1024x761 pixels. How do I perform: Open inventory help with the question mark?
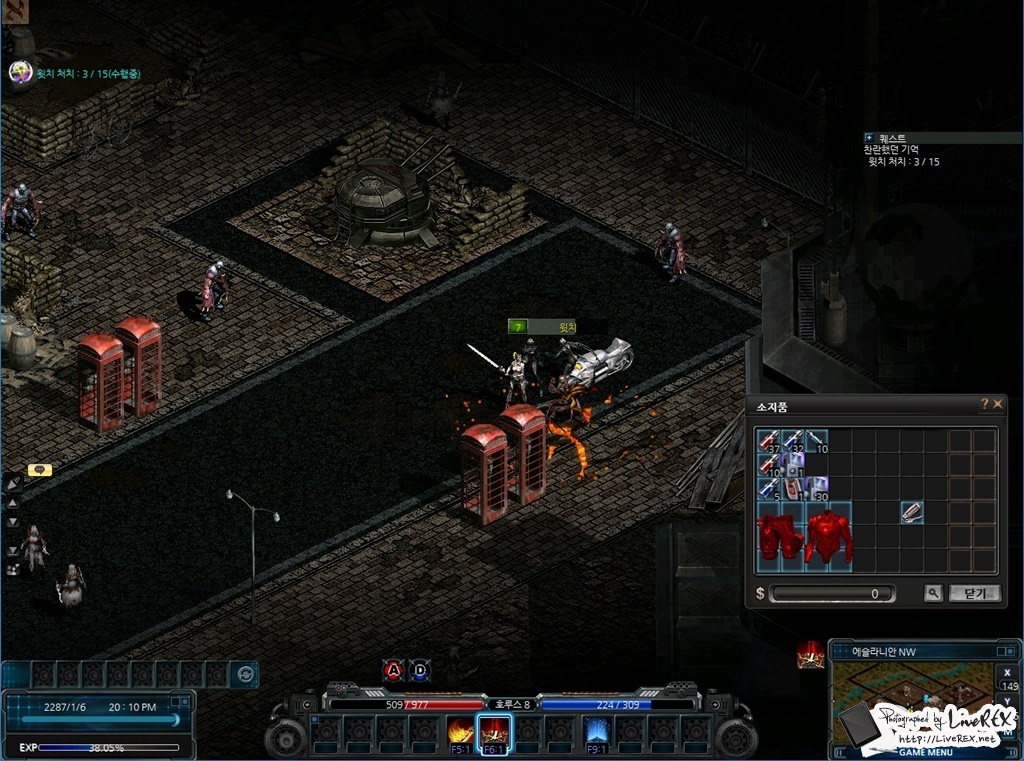coord(984,404)
